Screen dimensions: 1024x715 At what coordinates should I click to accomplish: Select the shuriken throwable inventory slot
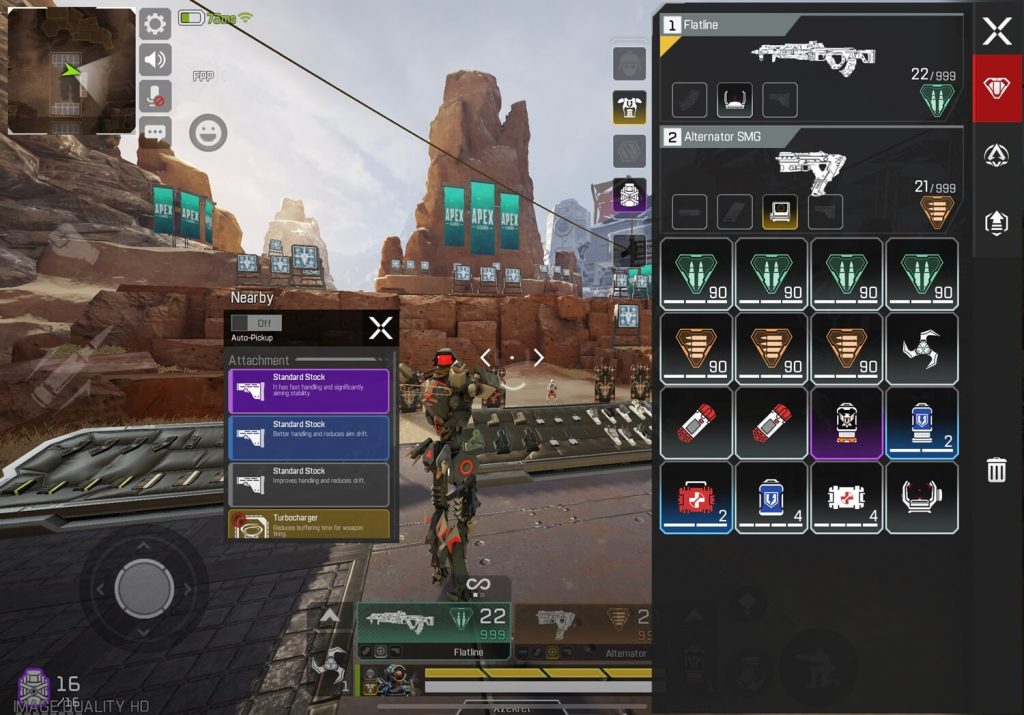point(921,349)
